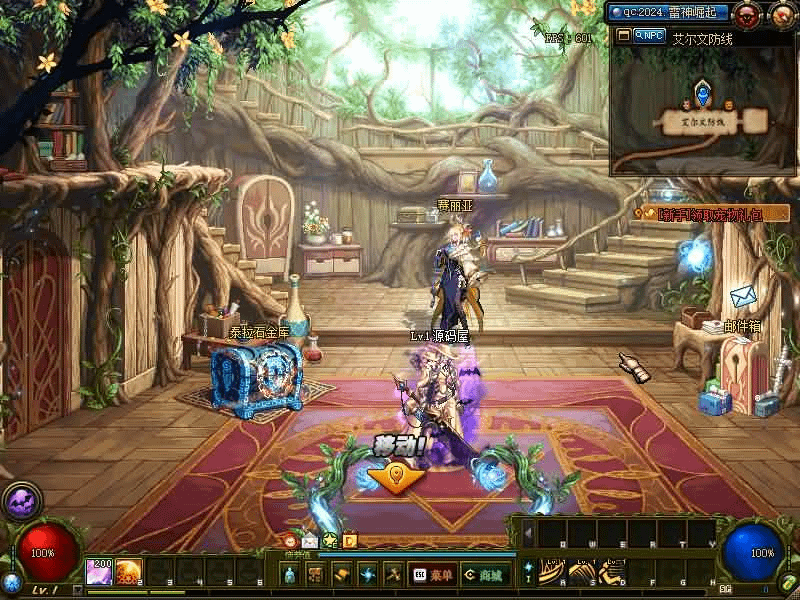
Task: Open the green star notification icon
Action: pyautogui.click(x=329, y=541)
